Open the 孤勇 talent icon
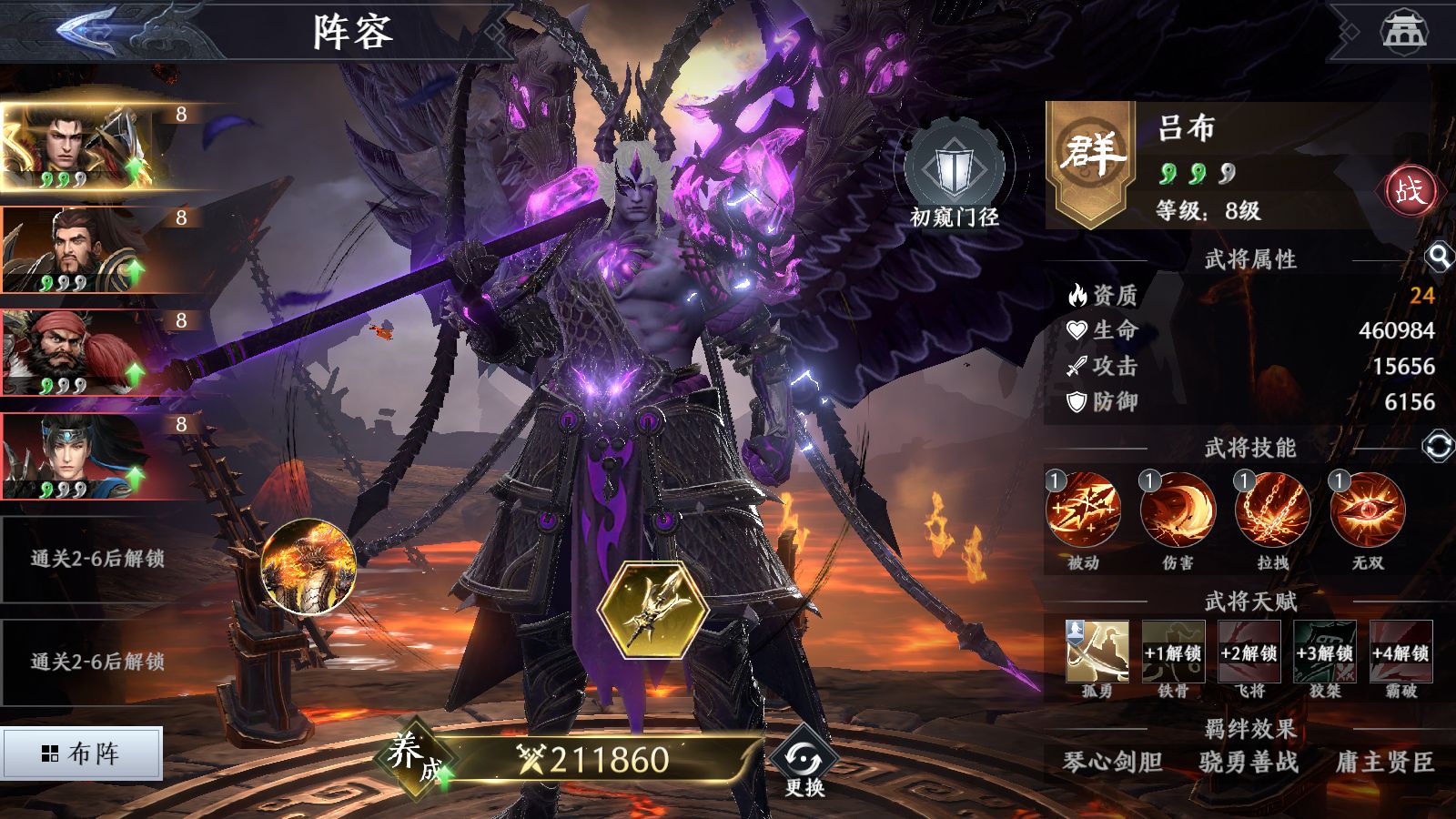Image resolution: width=1456 pixels, height=819 pixels. (x=1097, y=652)
